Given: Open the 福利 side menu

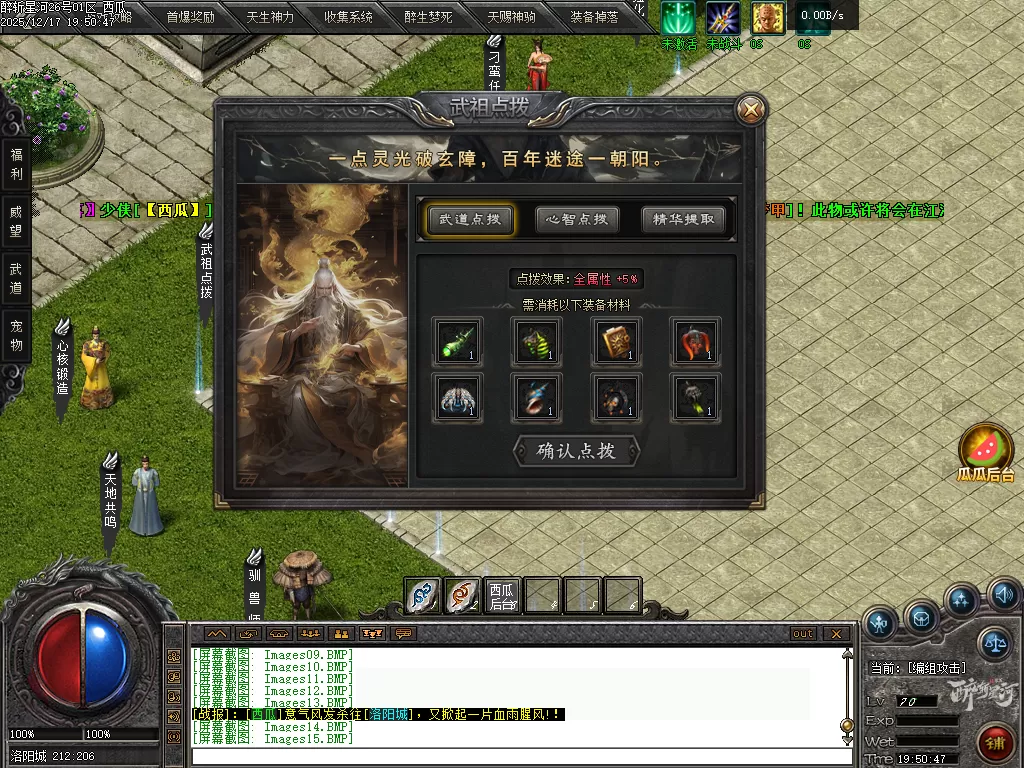Looking at the screenshot, I should tap(16, 165).
